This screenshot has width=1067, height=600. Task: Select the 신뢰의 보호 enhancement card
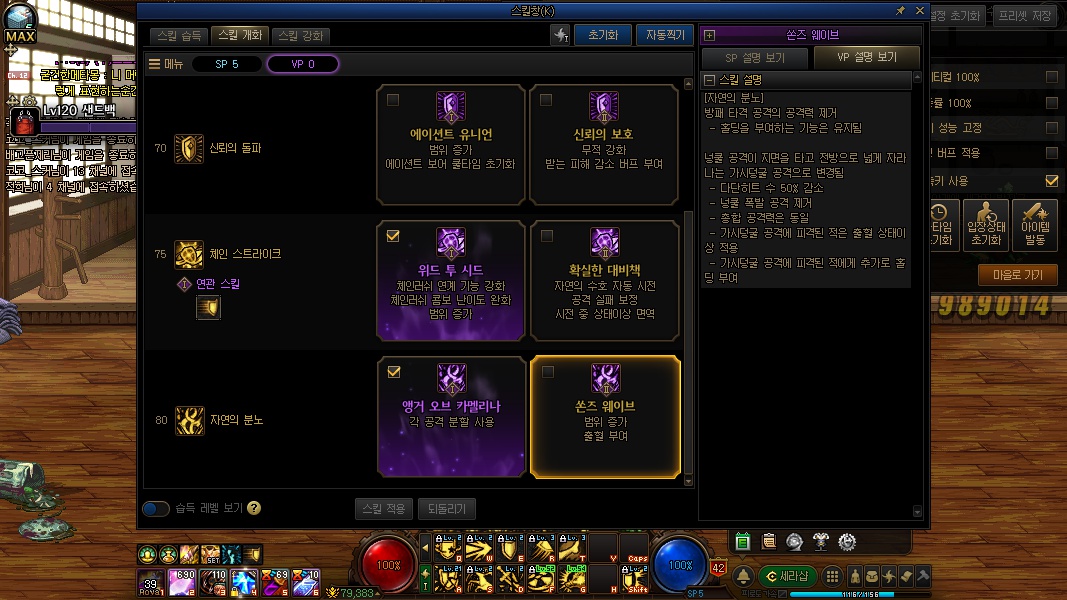tap(605, 141)
